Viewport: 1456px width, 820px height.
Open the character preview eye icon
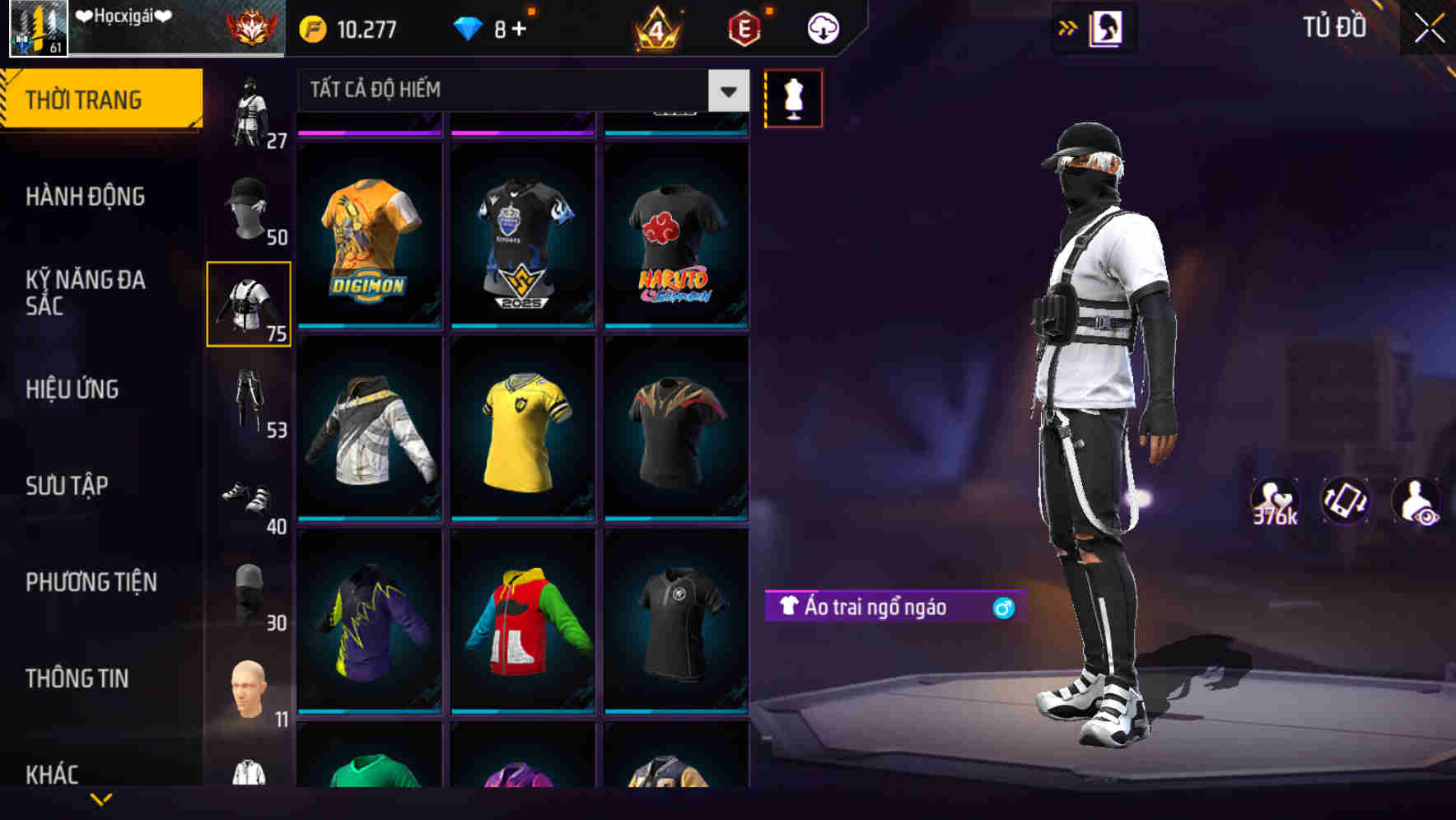1415,499
